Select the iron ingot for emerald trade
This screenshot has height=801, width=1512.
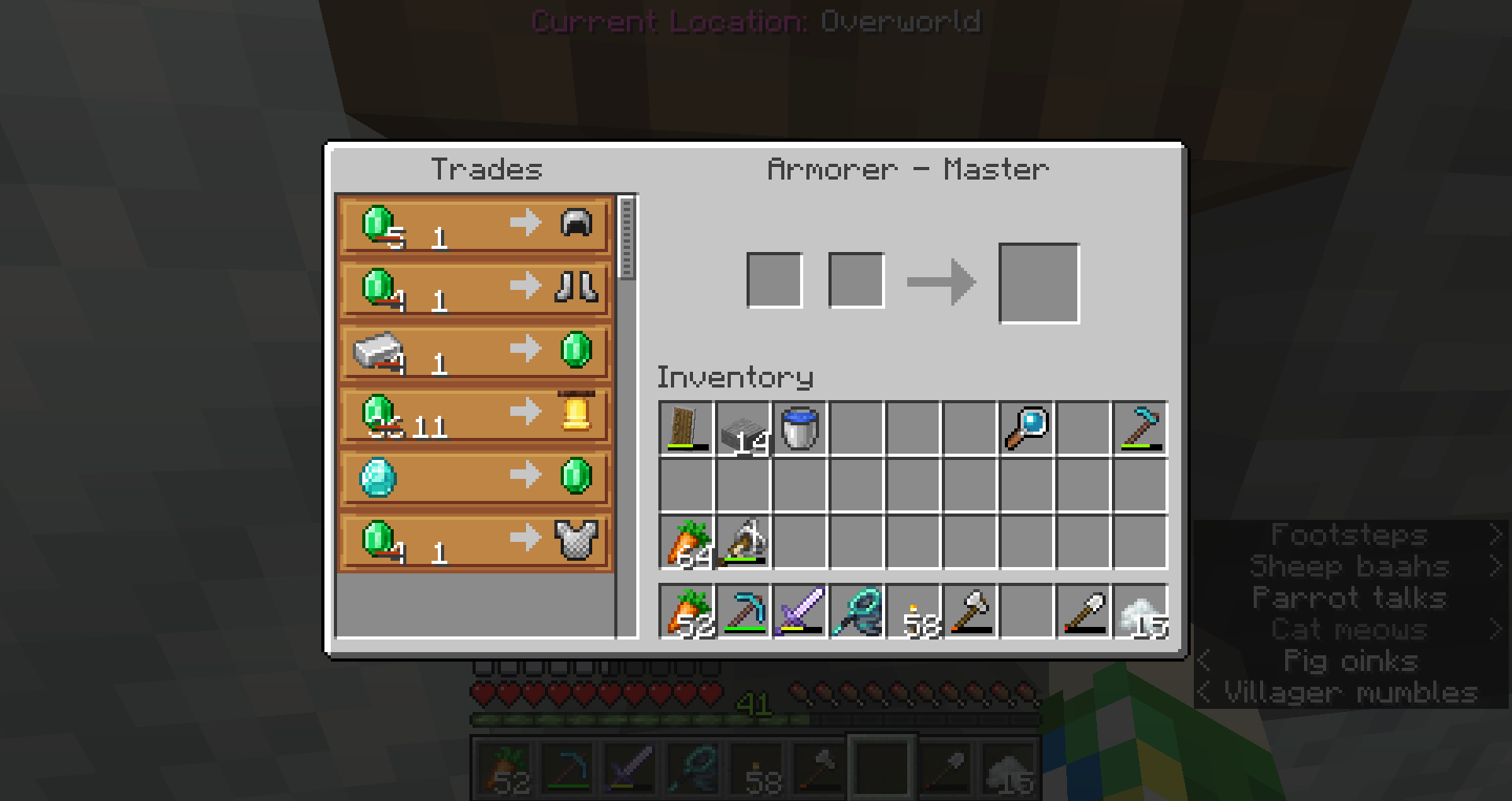(x=475, y=351)
